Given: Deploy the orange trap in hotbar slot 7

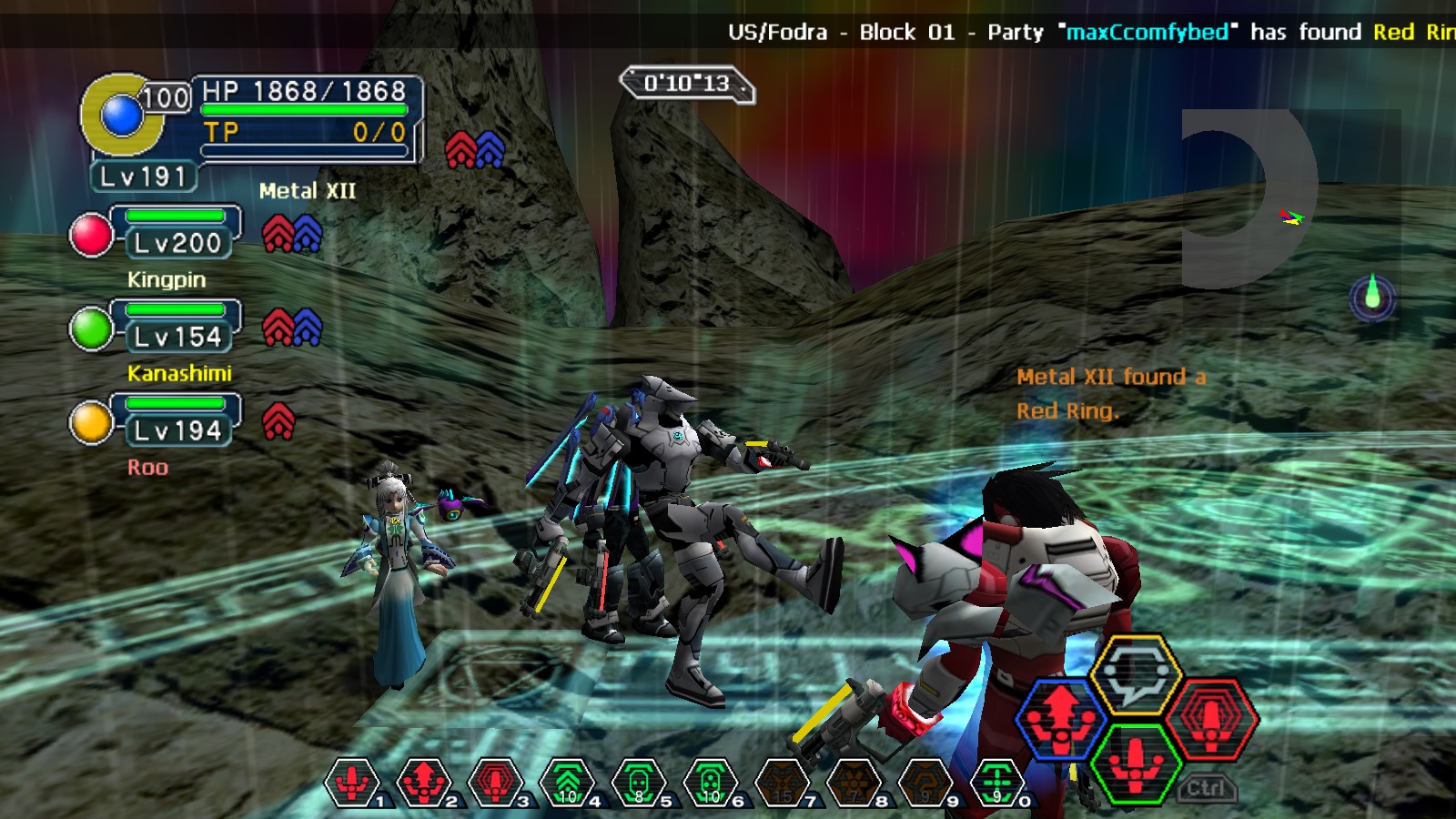Looking at the screenshot, I should tap(783, 781).
